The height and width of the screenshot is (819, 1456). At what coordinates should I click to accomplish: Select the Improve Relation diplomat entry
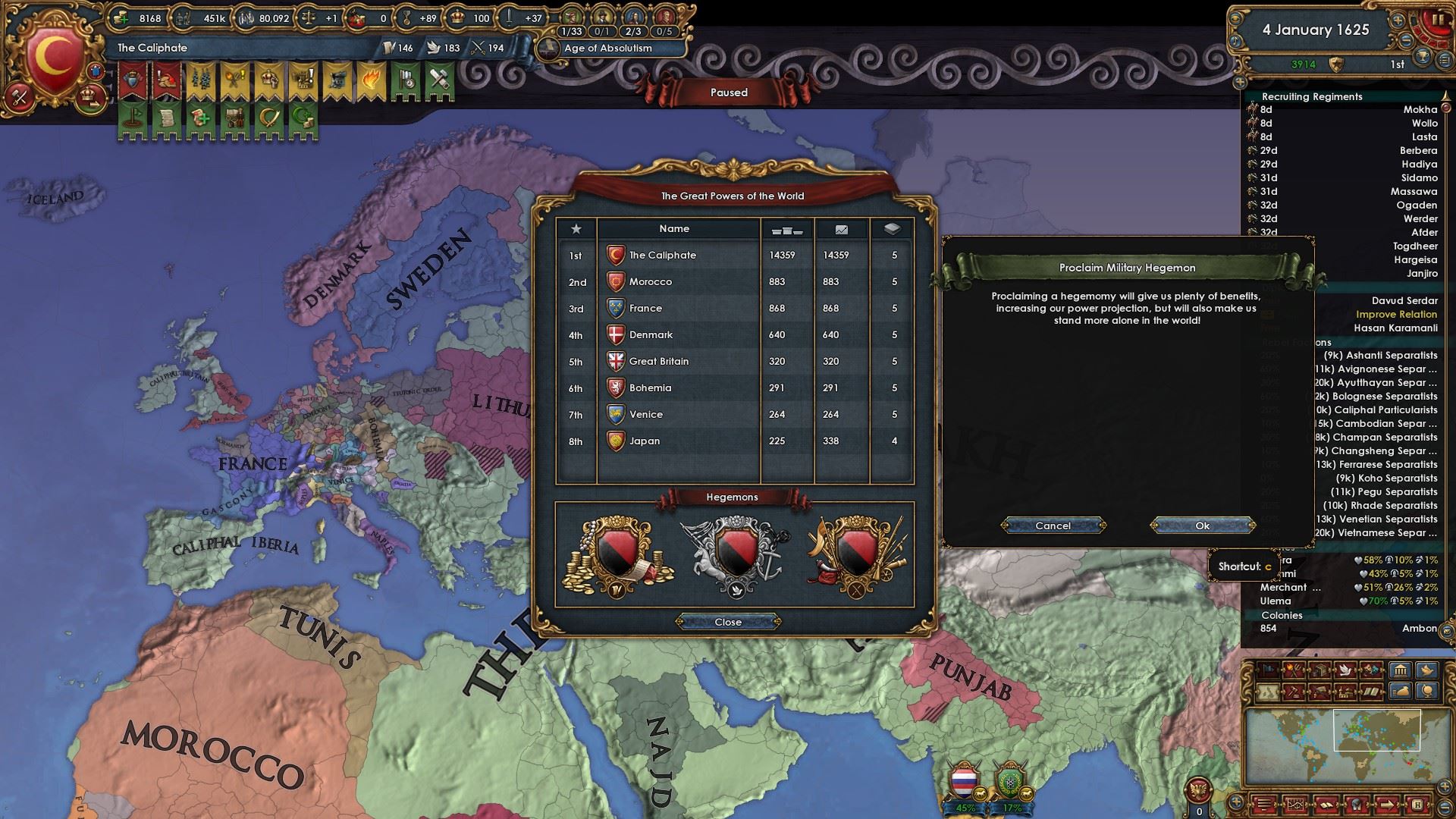coord(1396,315)
